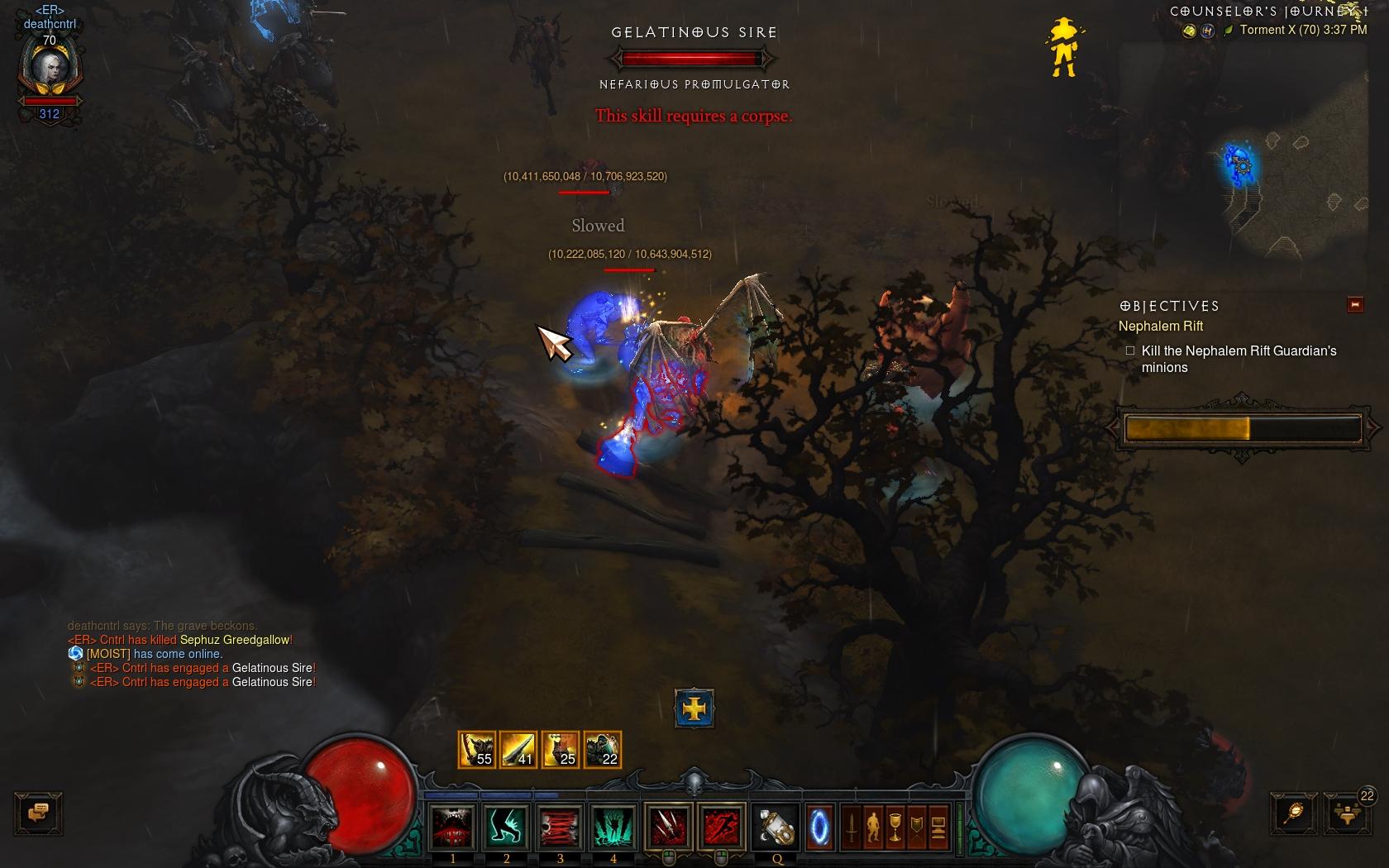Activate the skill in hotbar slot 1

(453, 826)
